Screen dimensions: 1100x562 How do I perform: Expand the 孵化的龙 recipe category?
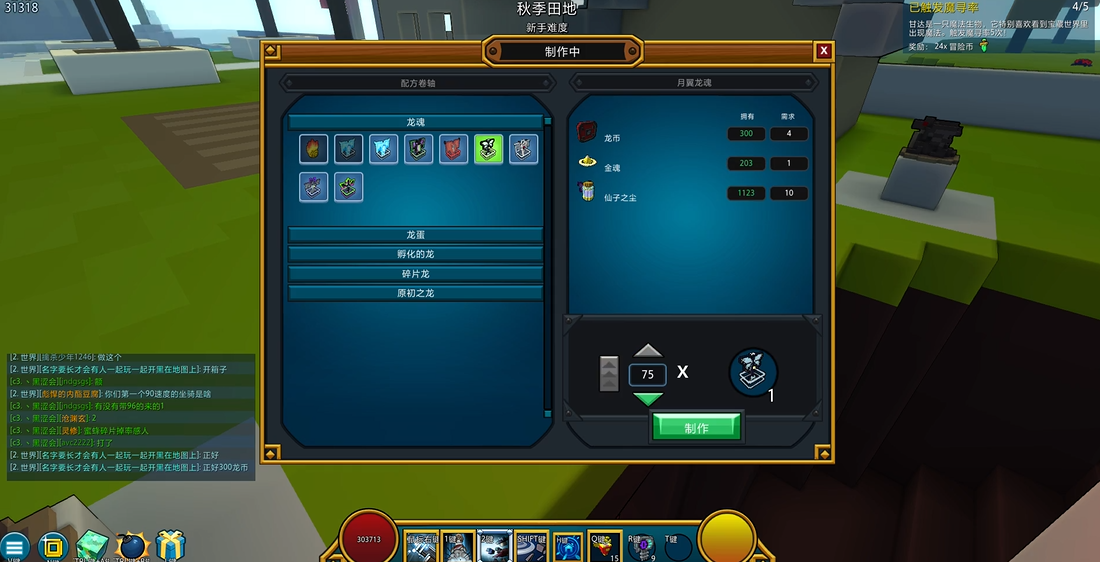point(415,254)
